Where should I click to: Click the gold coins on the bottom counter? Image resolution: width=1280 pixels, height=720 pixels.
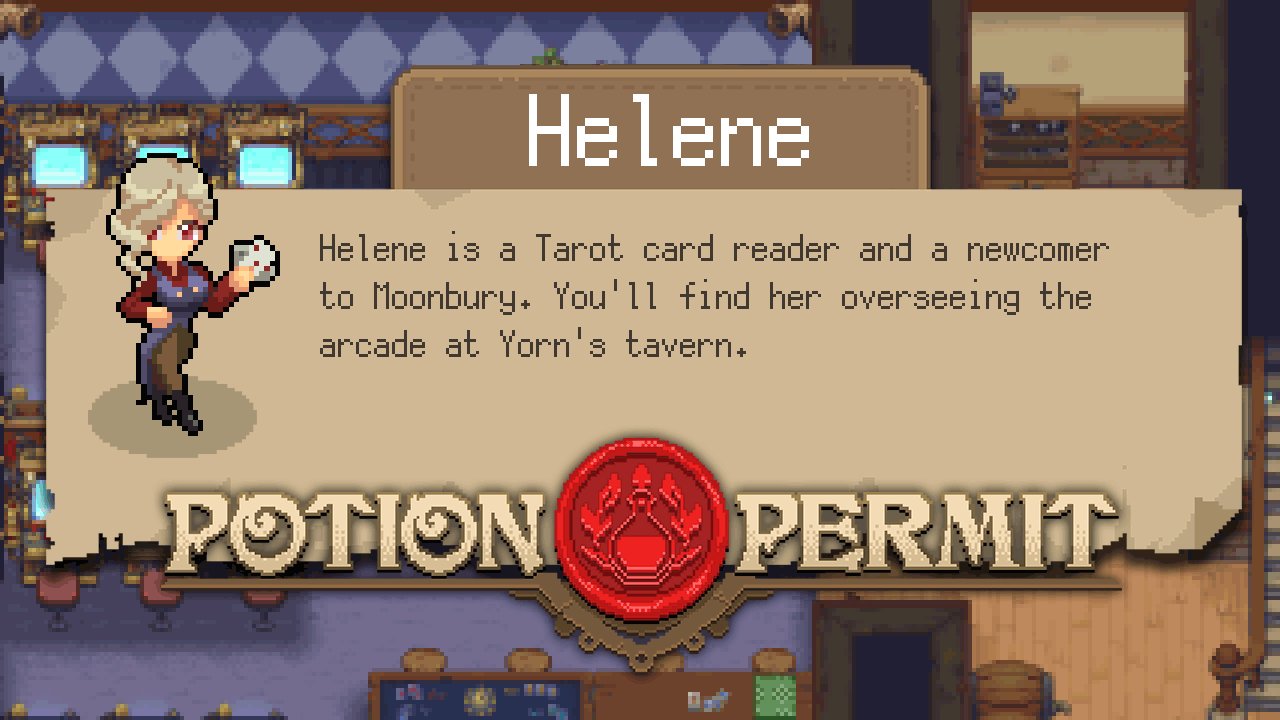coord(479,698)
